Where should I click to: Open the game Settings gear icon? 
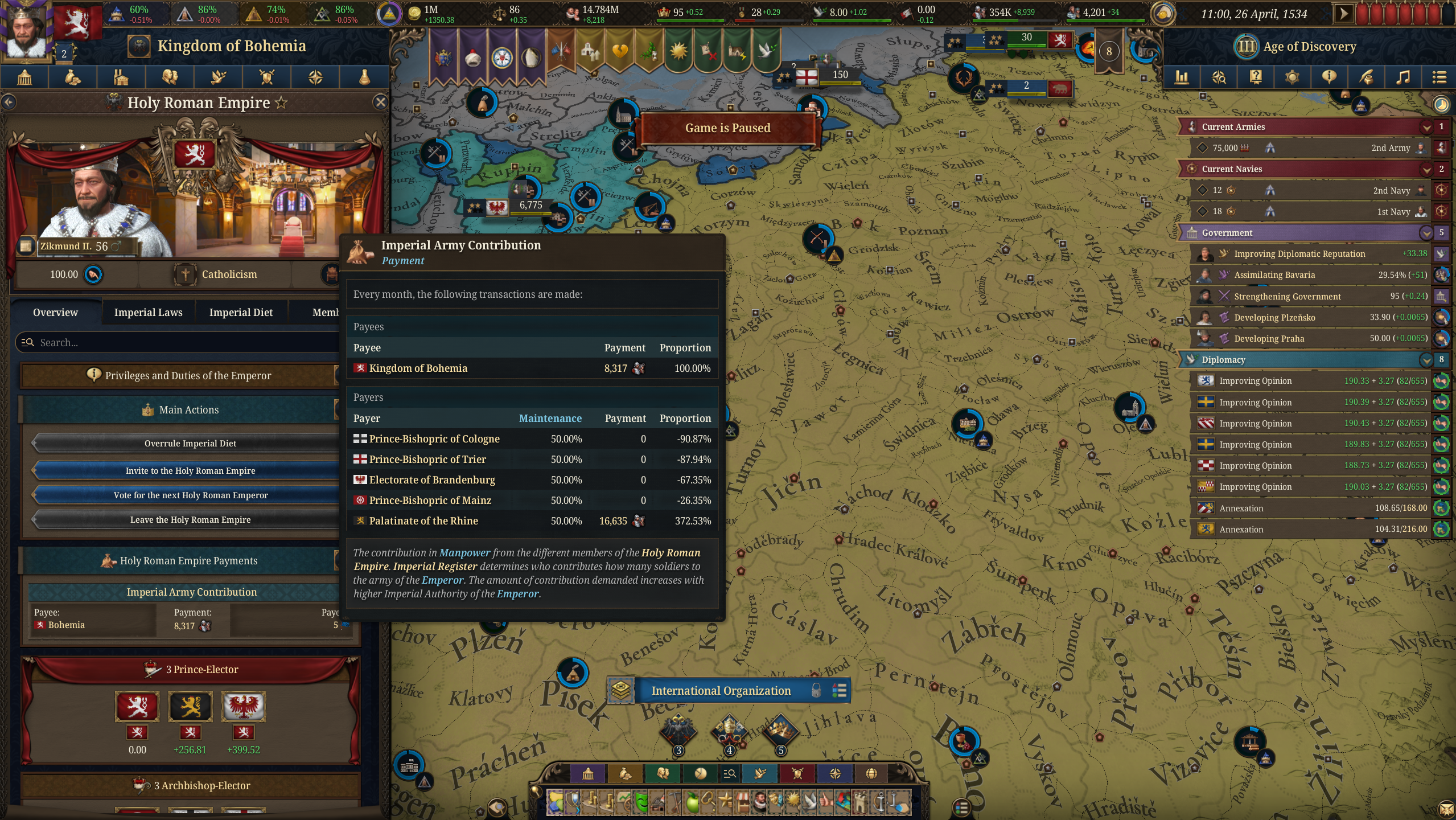[1293, 77]
